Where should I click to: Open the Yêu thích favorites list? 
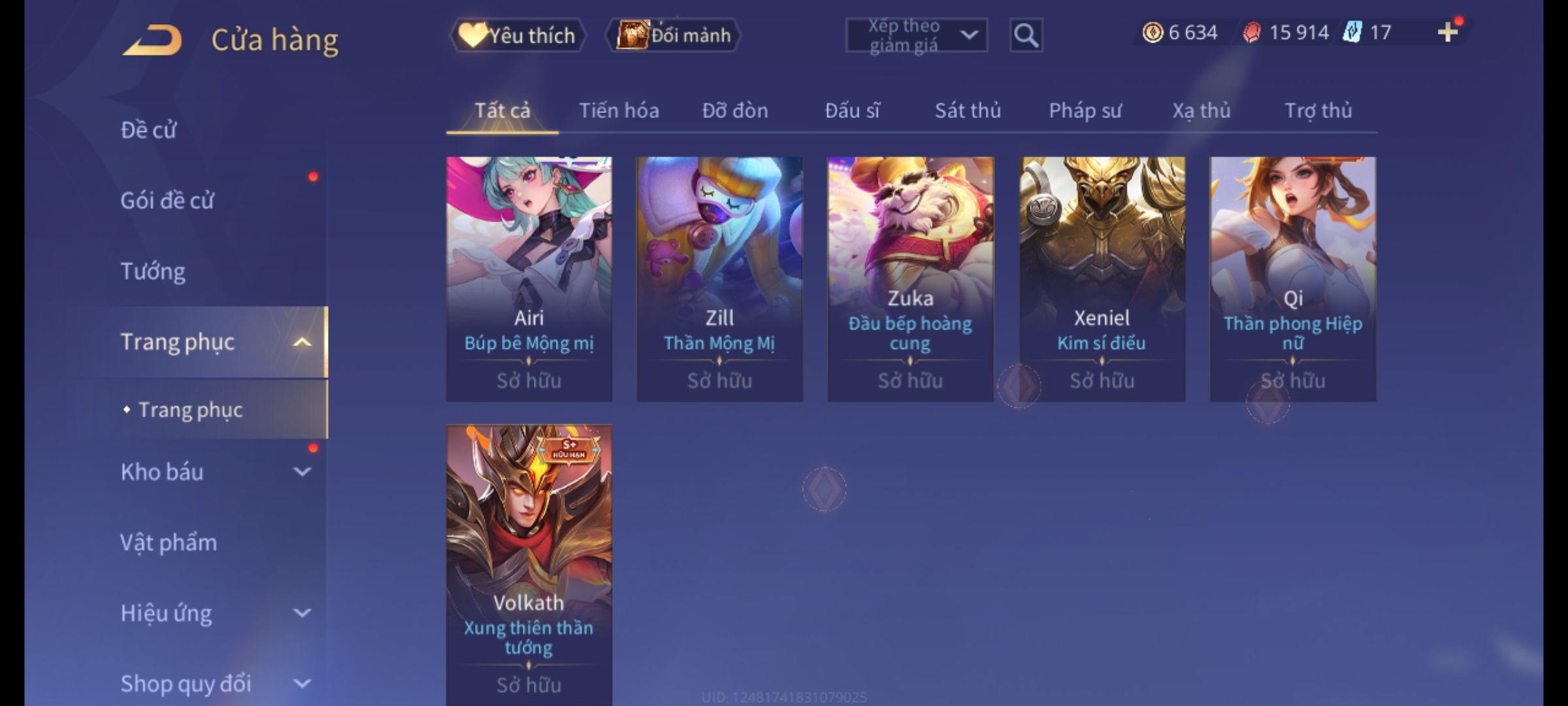tap(517, 35)
